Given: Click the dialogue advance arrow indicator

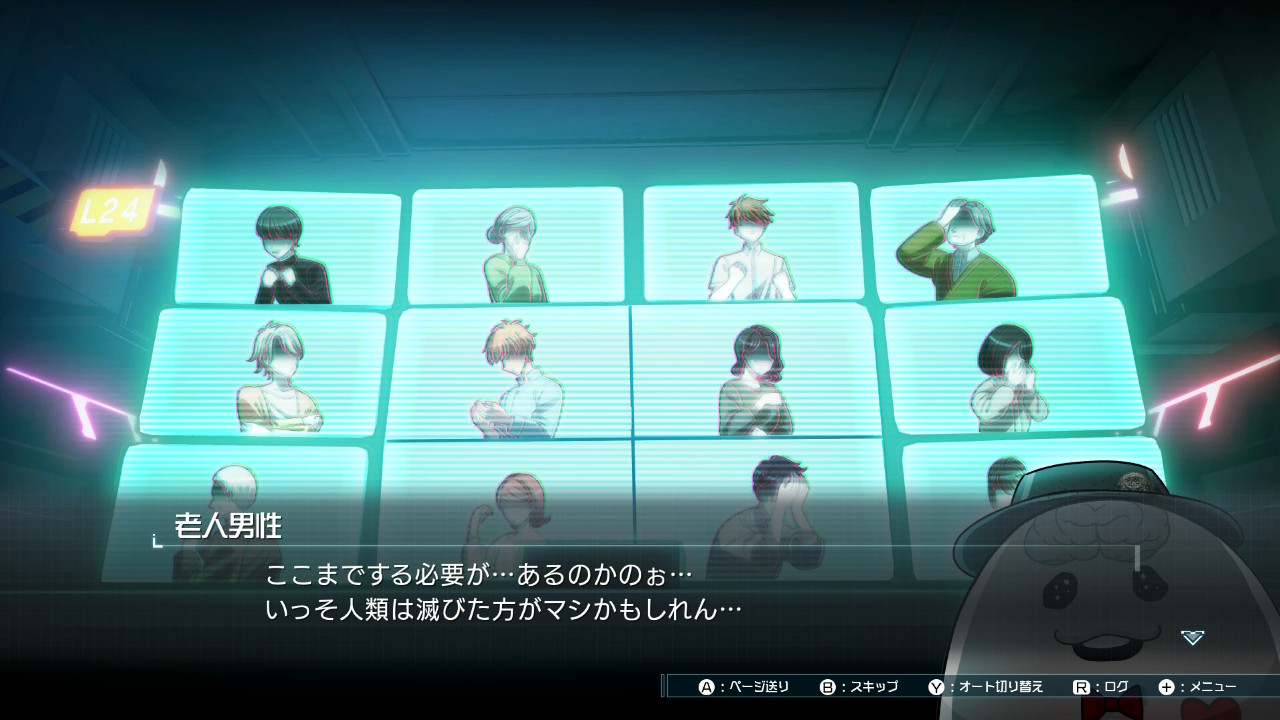Looking at the screenshot, I should [x=1192, y=637].
